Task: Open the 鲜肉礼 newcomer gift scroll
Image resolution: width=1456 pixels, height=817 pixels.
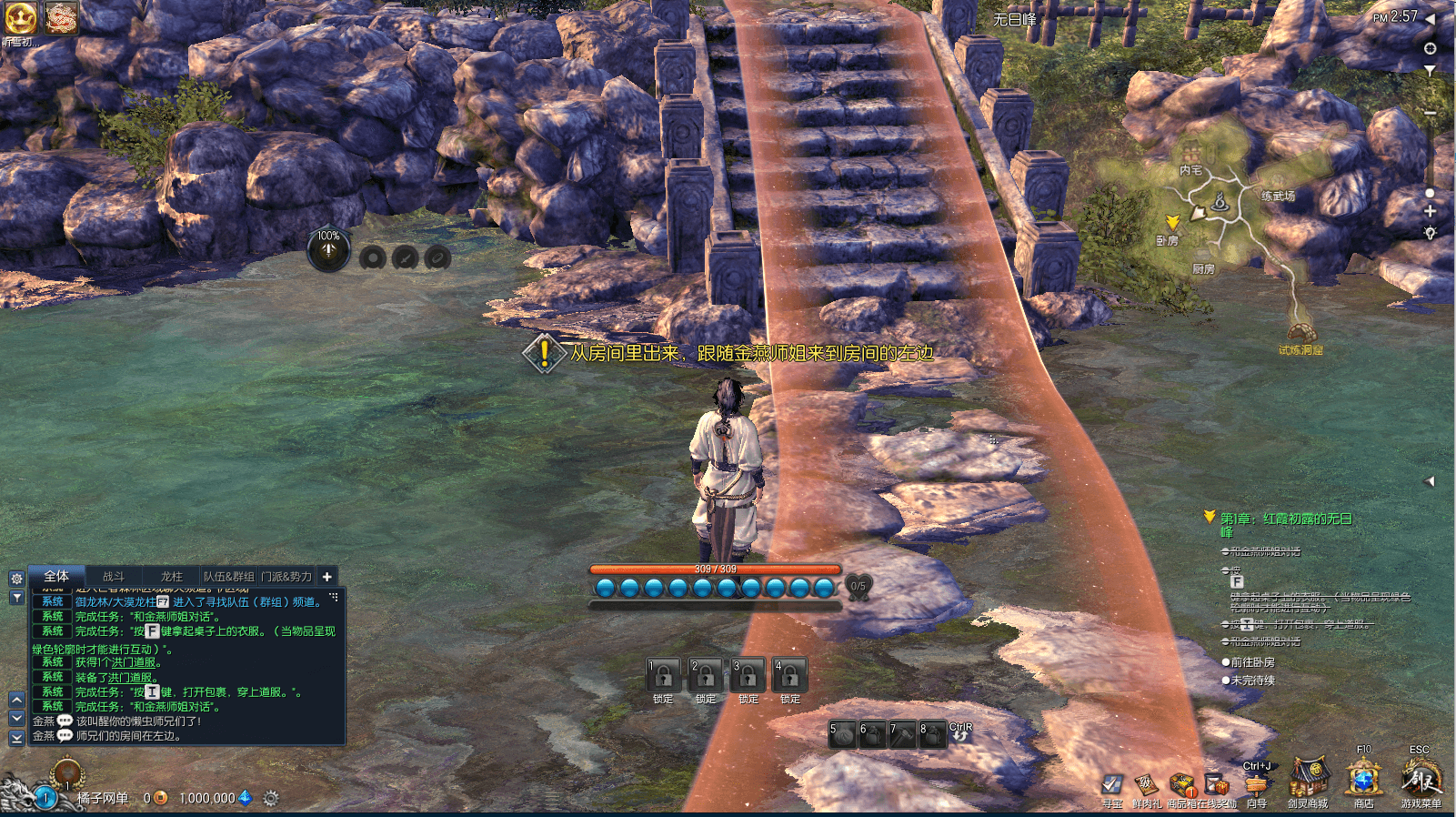Action: (1146, 784)
